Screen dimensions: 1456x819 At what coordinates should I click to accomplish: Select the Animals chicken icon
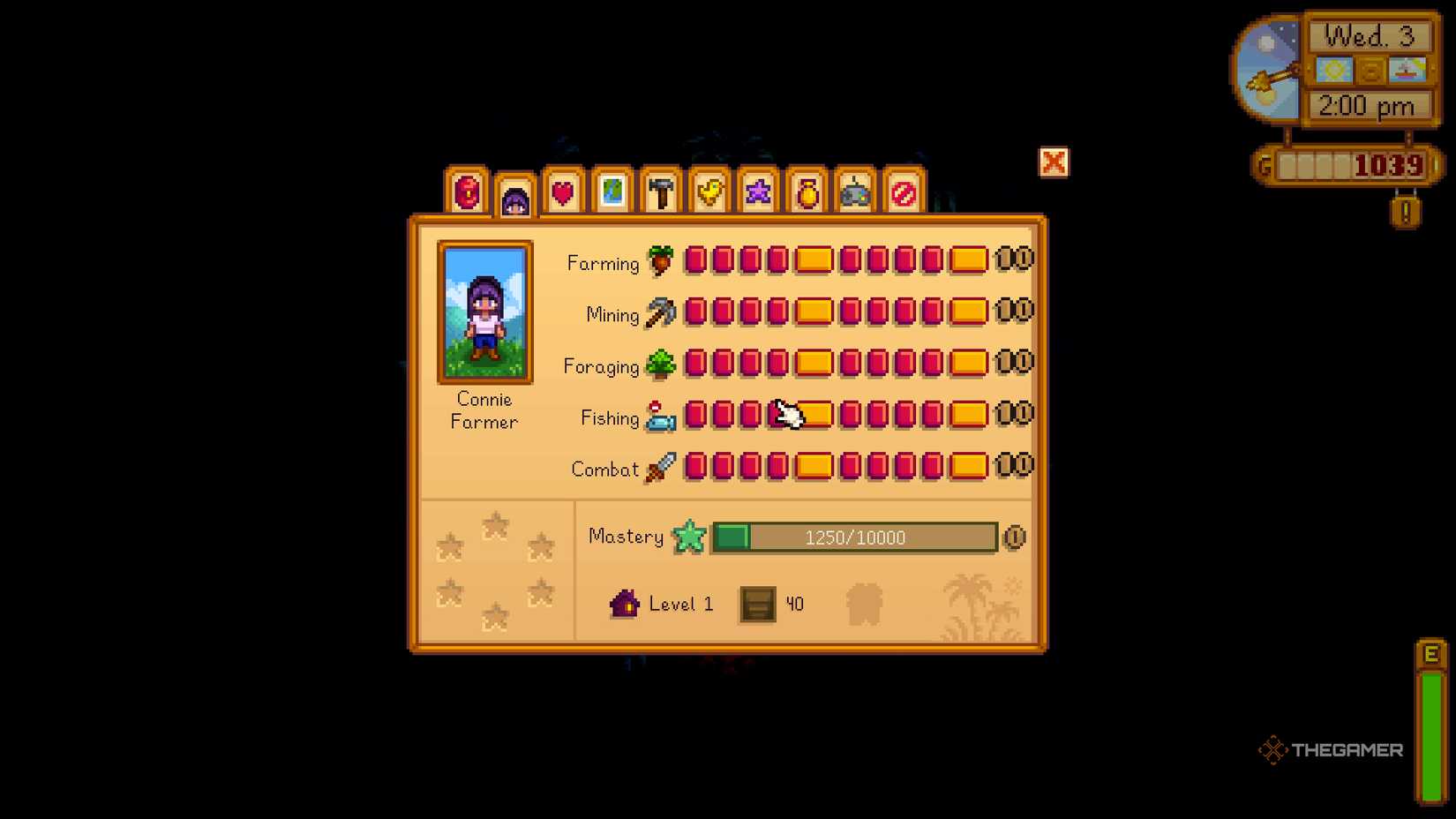709,190
